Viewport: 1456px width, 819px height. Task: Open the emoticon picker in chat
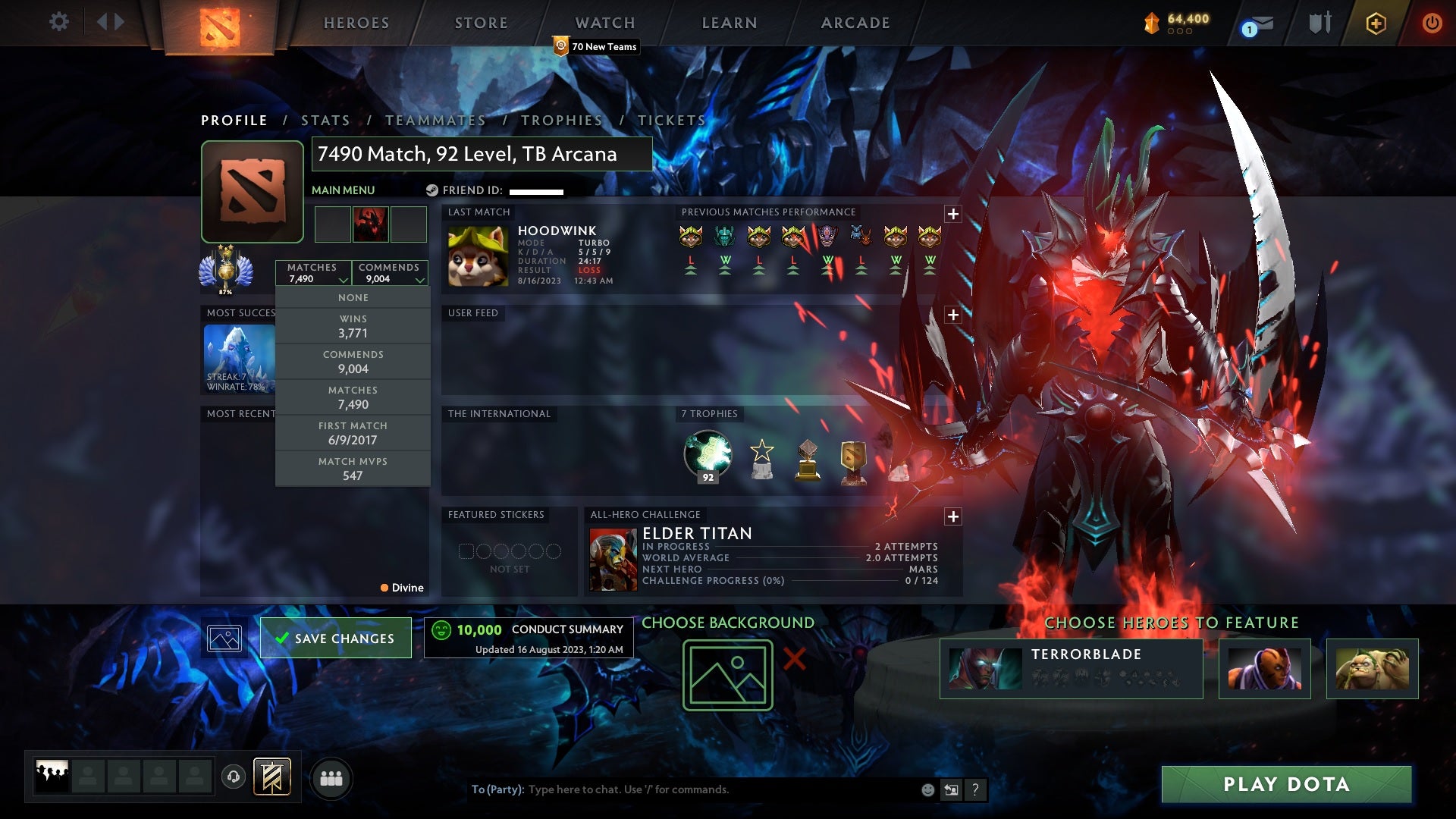click(x=927, y=789)
